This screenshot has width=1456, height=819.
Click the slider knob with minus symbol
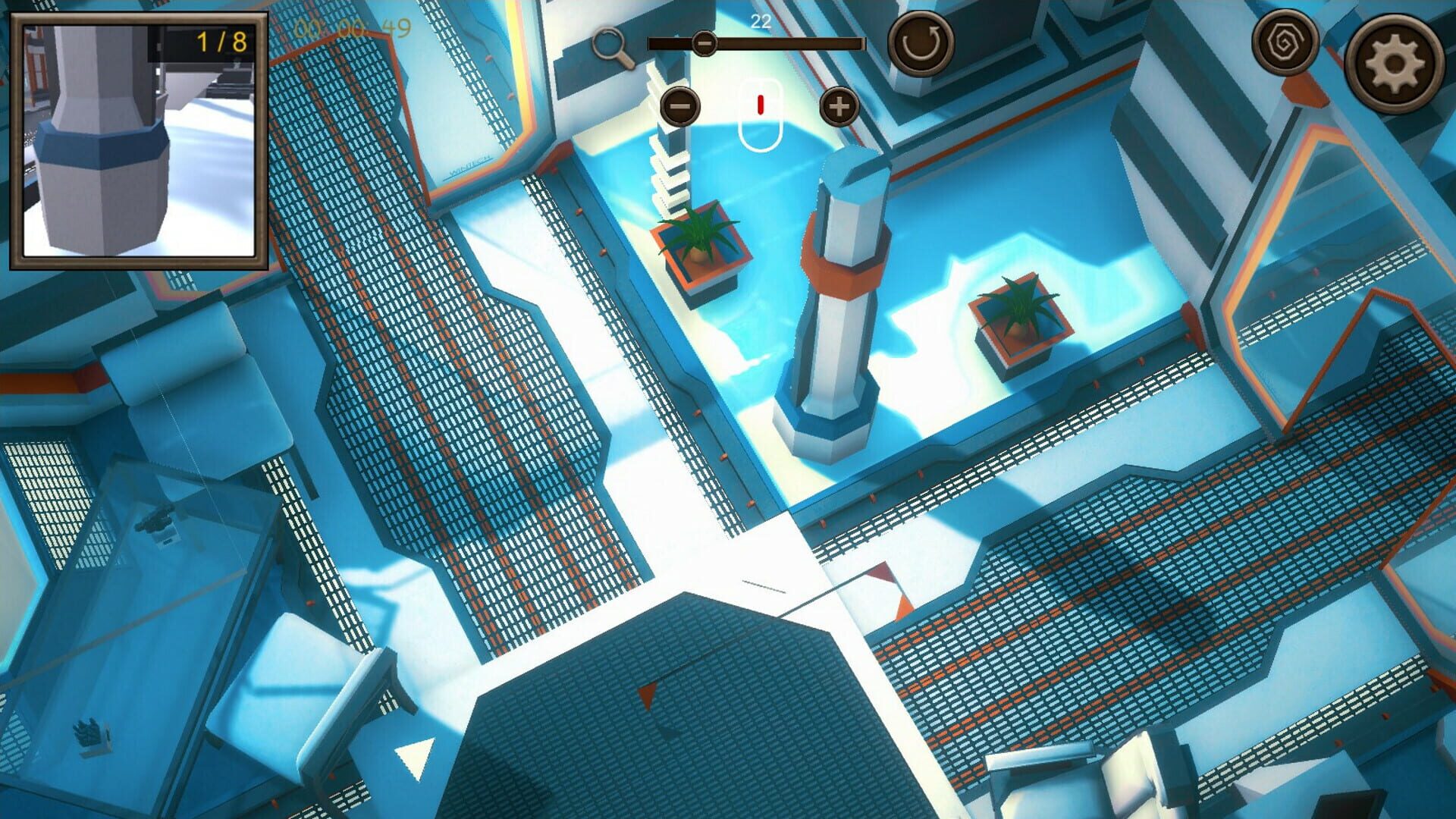704,43
